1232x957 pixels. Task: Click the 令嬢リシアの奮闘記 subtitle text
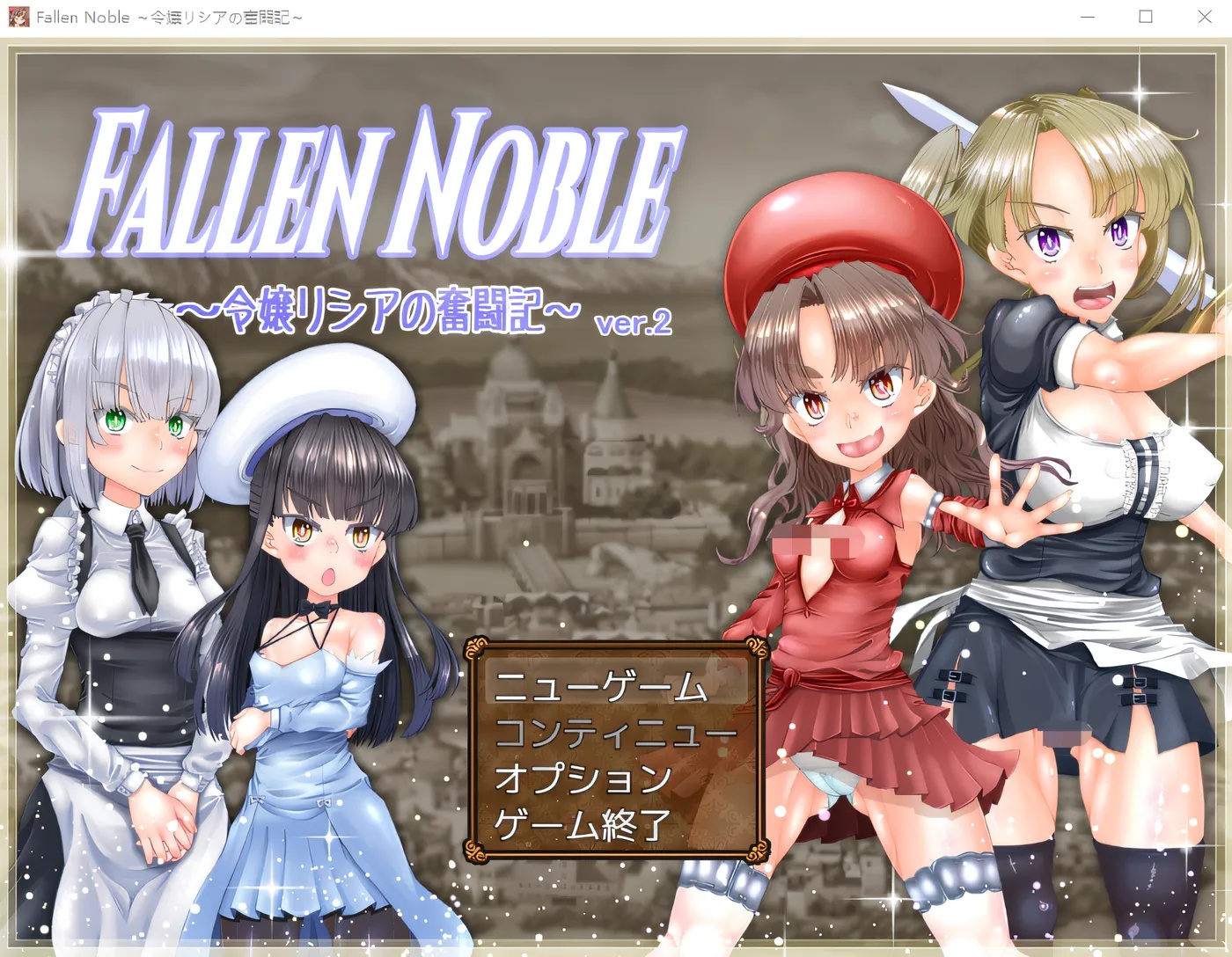378,308
